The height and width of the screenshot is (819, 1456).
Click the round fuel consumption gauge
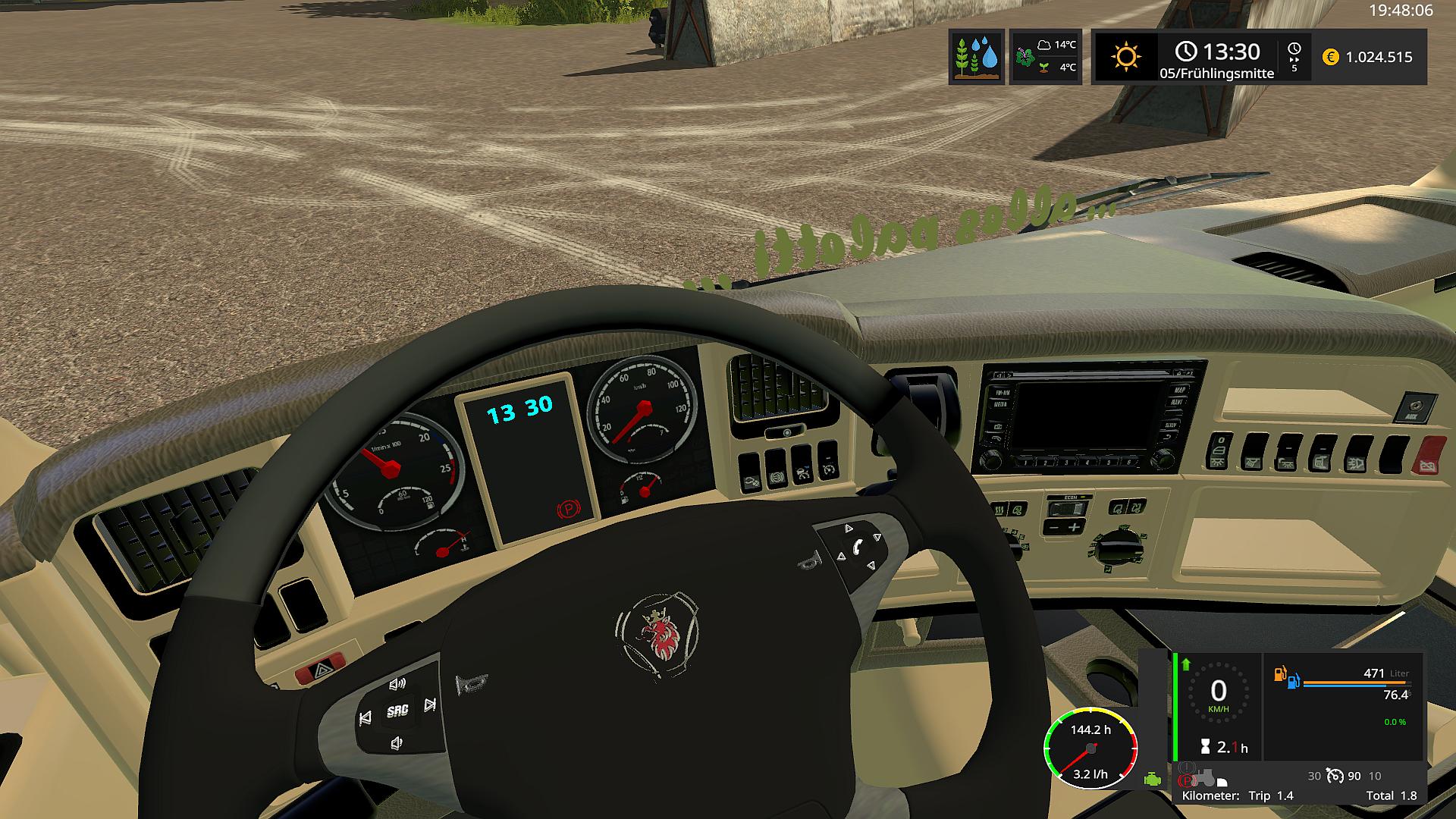coord(1090,748)
